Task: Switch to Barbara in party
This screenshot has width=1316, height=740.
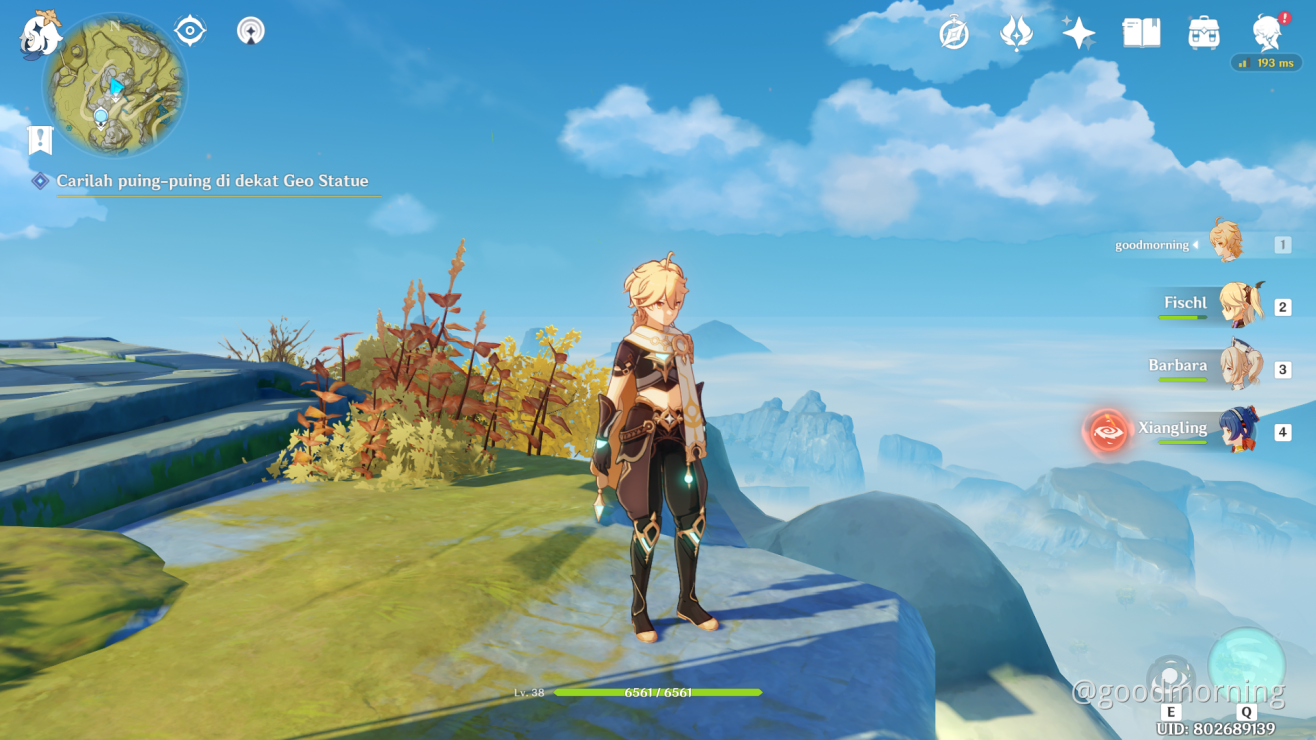Action: [x=1240, y=368]
